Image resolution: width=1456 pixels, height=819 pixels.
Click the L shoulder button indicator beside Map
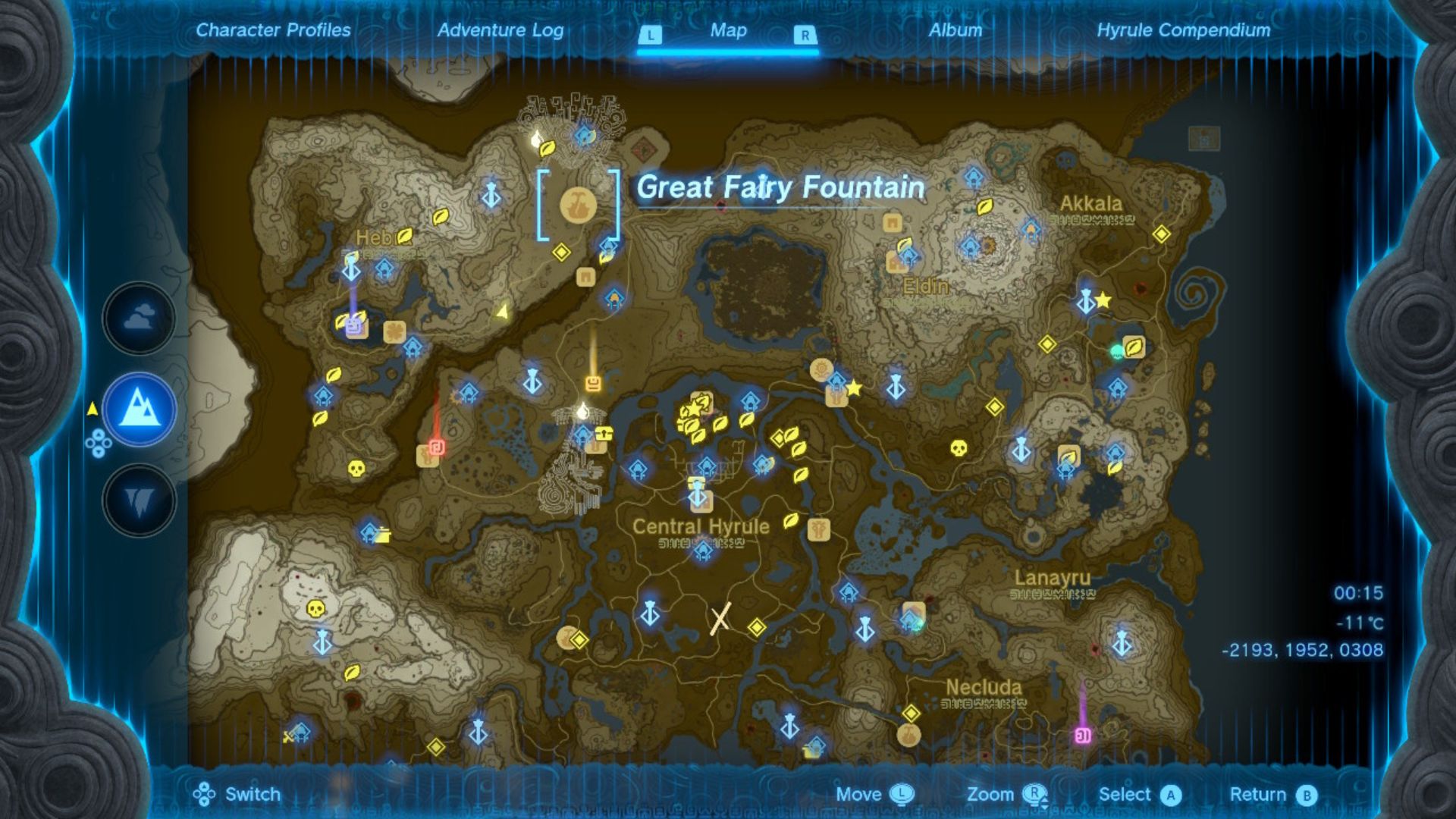click(x=651, y=33)
